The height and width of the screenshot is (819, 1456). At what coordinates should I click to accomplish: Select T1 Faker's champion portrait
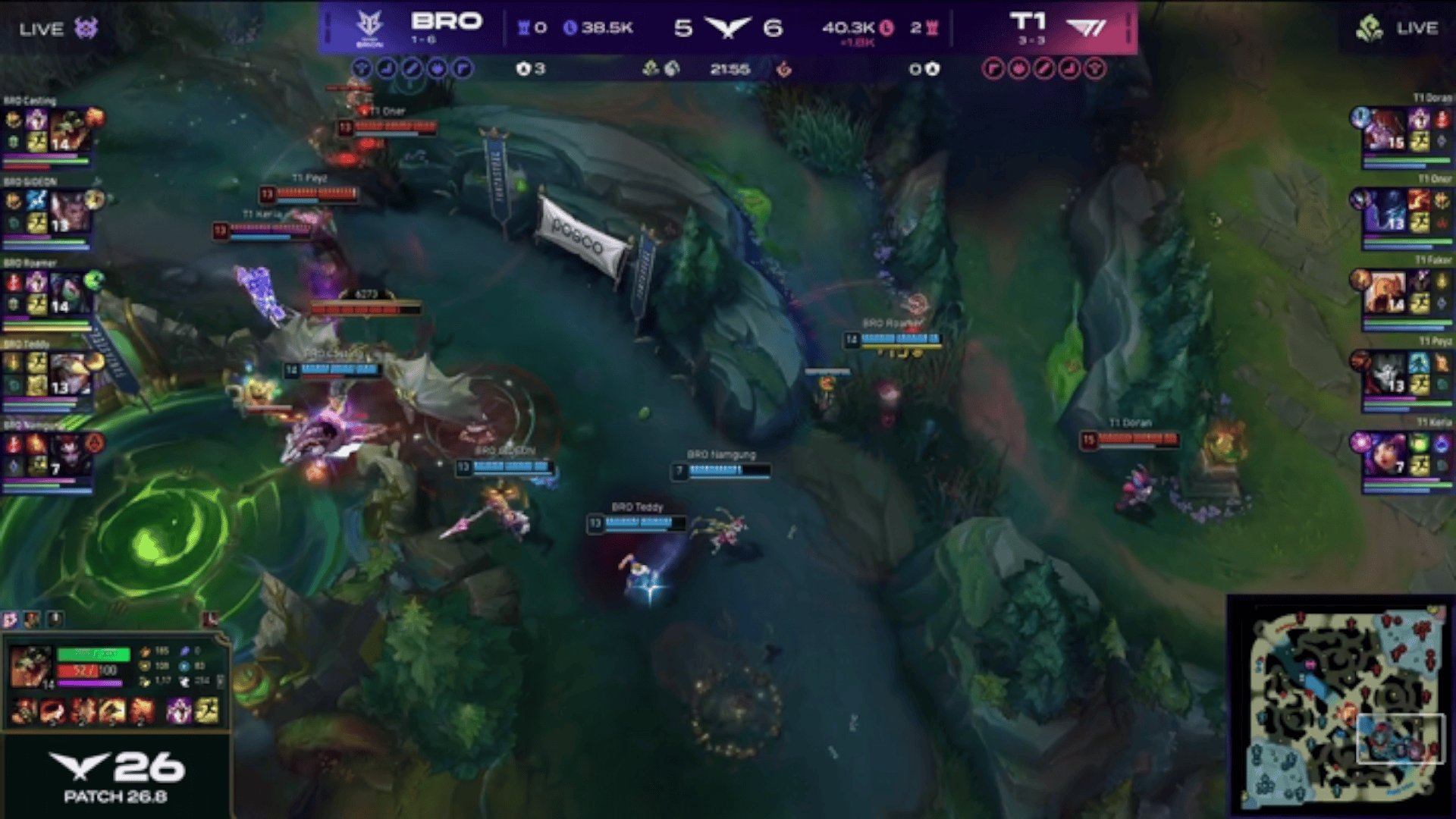coord(1385,292)
